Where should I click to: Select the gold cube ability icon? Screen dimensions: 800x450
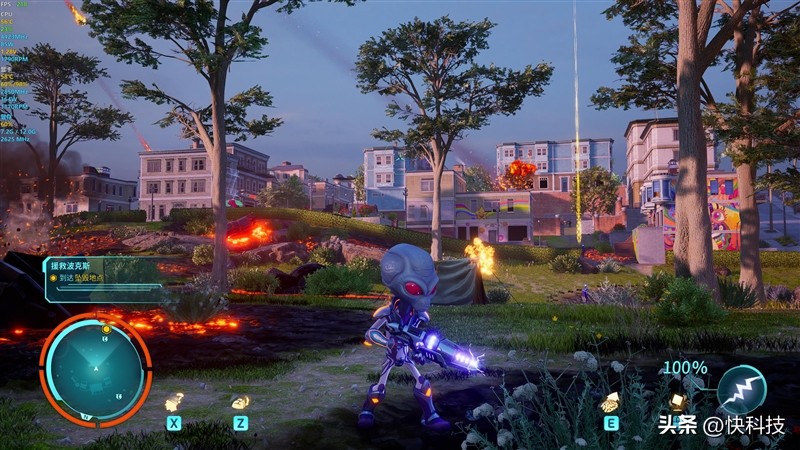point(677,401)
